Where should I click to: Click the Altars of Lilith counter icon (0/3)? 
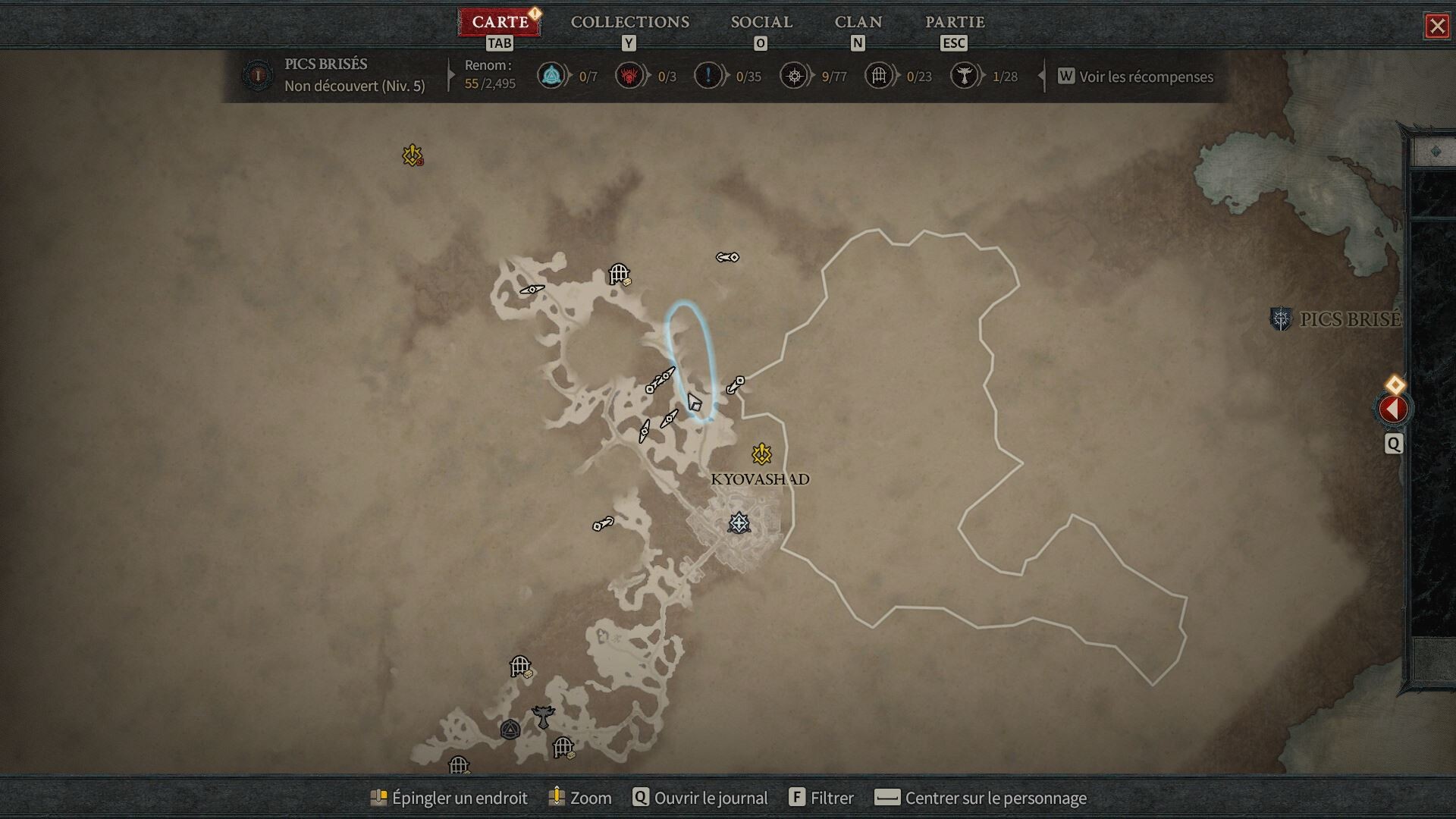[x=628, y=75]
